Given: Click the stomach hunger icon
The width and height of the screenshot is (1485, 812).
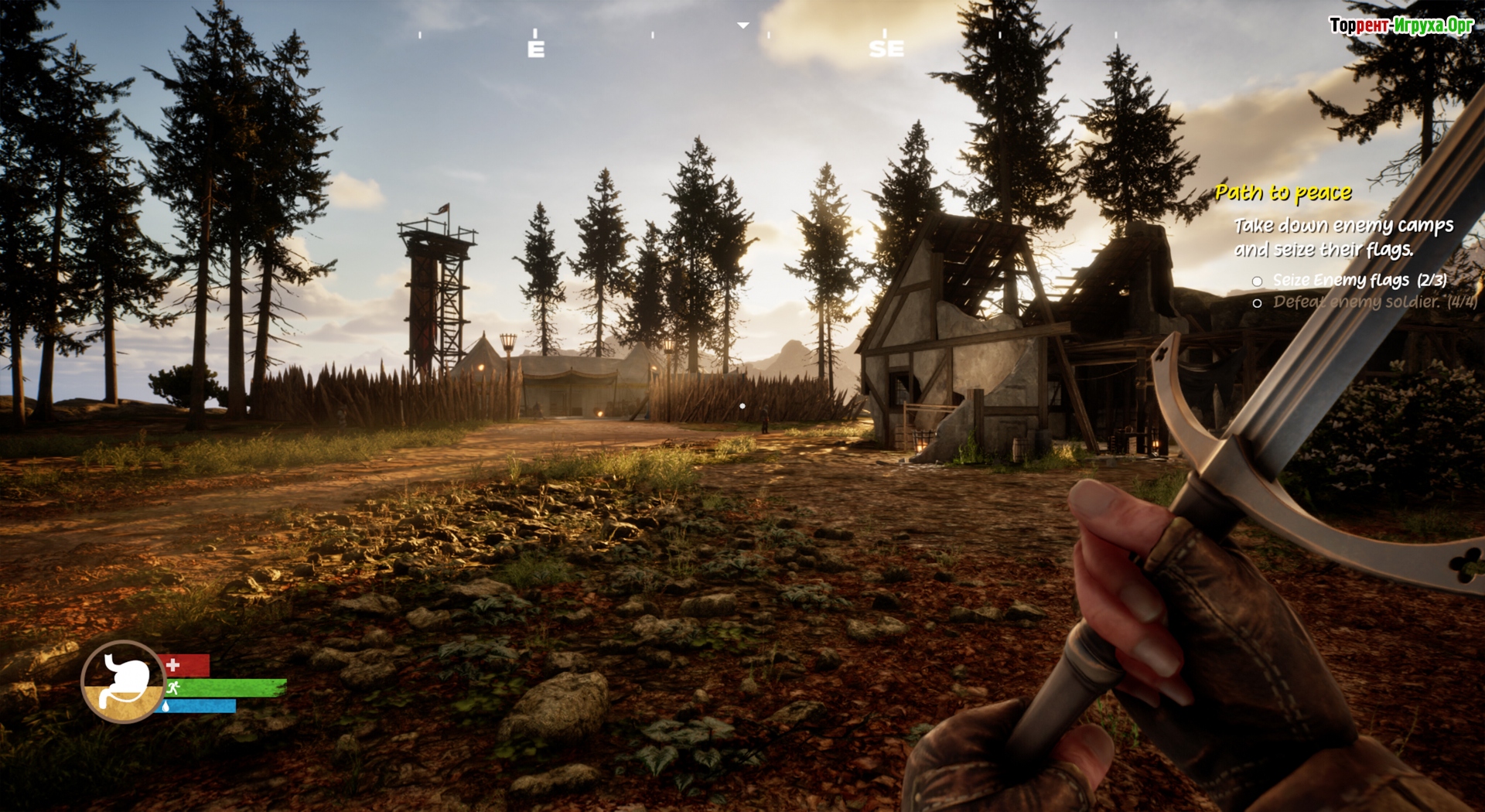Looking at the screenshot, I should click(x=124, y=681).
